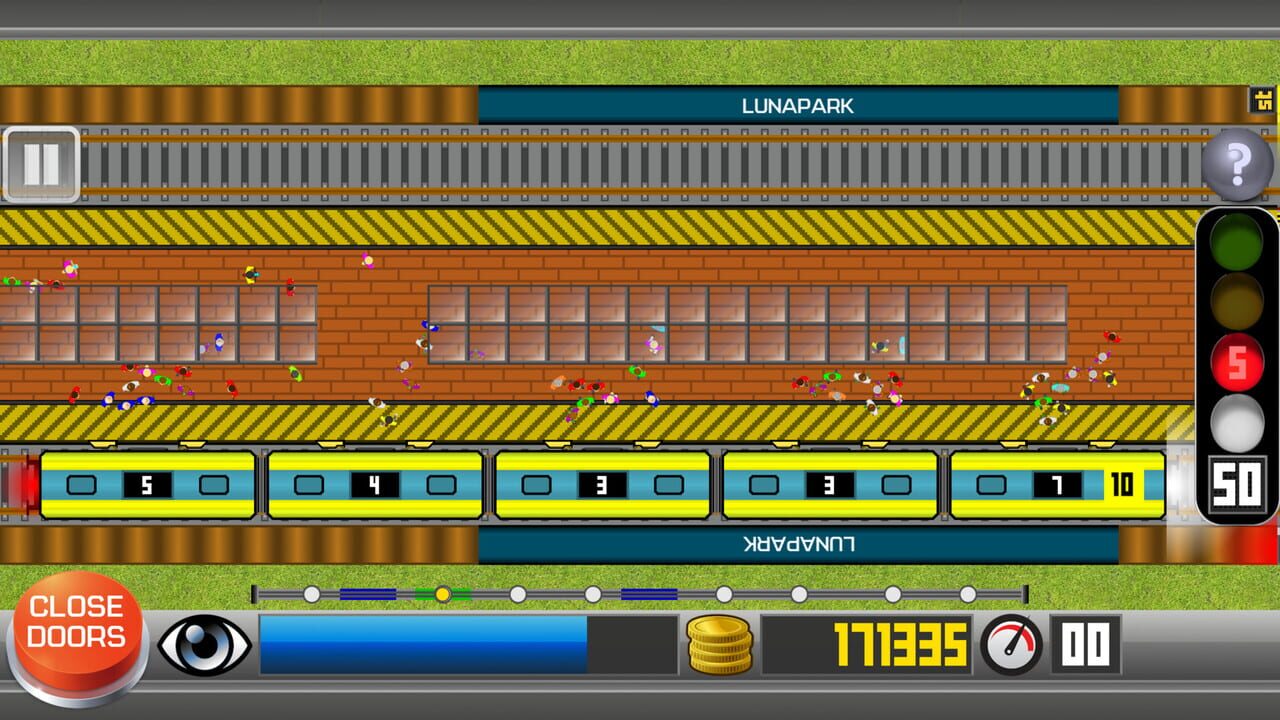Click the speedometer icon near bottom right
Image resolution: width=1280 pixels, height=720 pixels.
(x=1010, y=644)
